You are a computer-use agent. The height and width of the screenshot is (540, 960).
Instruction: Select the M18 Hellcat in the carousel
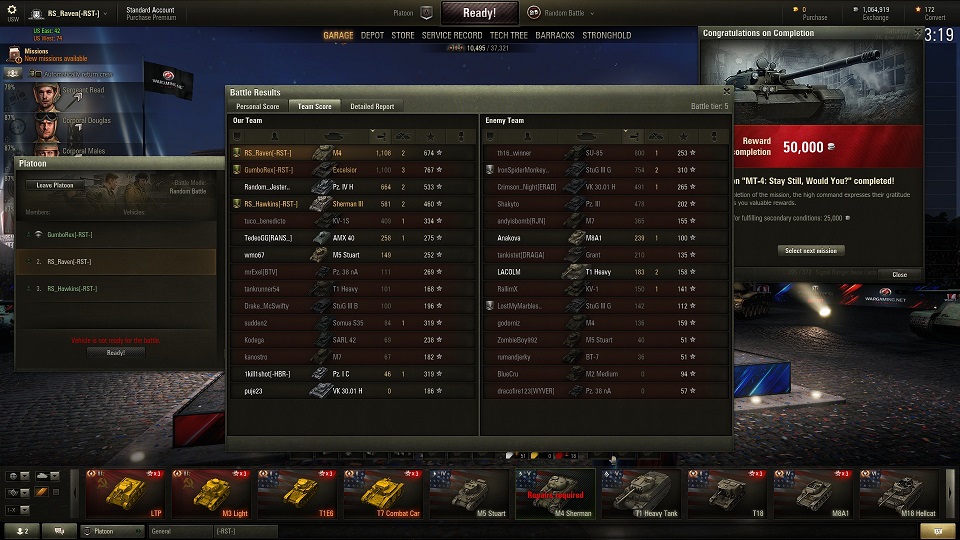click(901, 494)
